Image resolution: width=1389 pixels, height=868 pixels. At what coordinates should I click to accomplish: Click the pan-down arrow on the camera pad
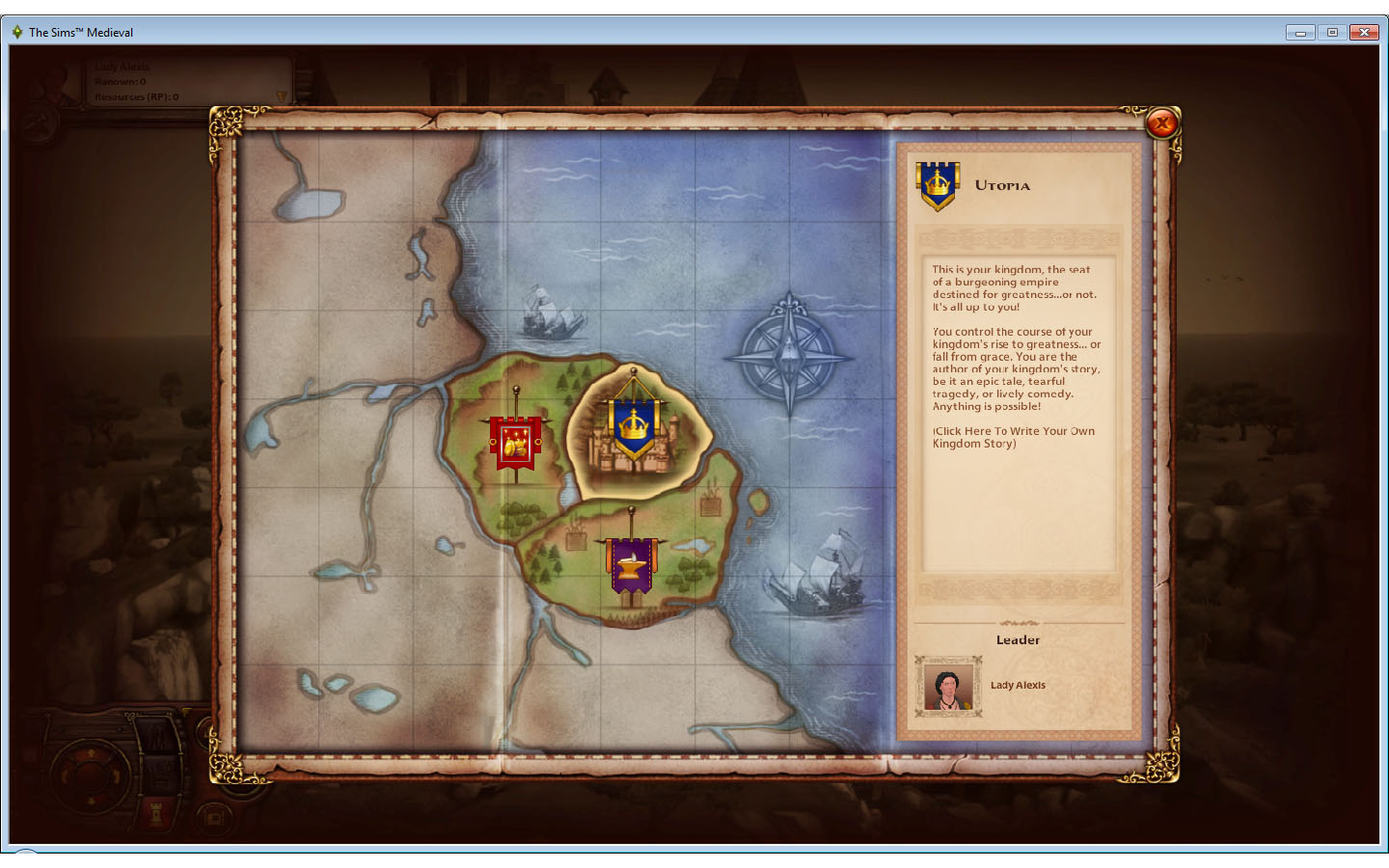(x=90, y=801)
